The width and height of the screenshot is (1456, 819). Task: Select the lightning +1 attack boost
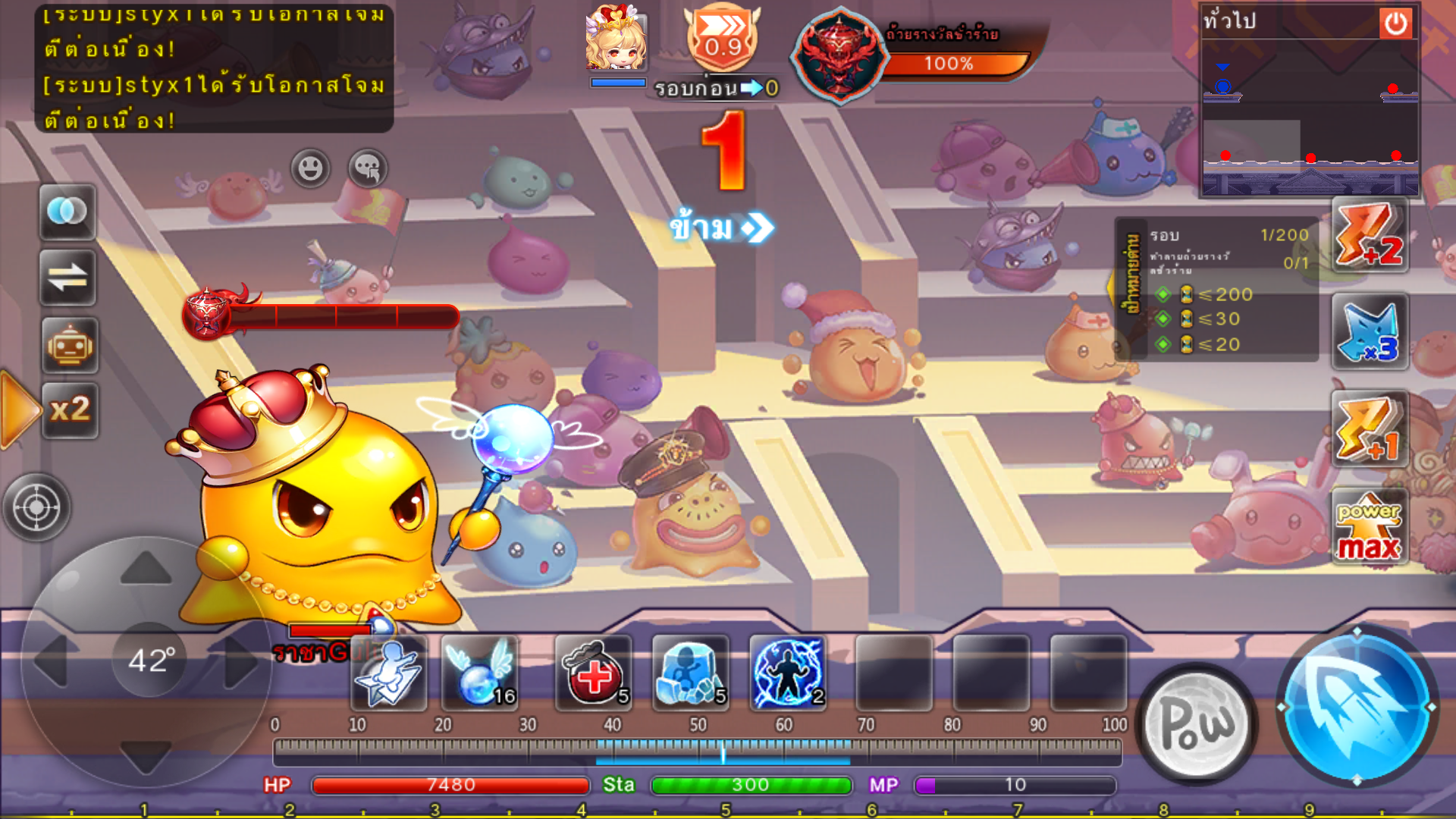coord(1370,429)
